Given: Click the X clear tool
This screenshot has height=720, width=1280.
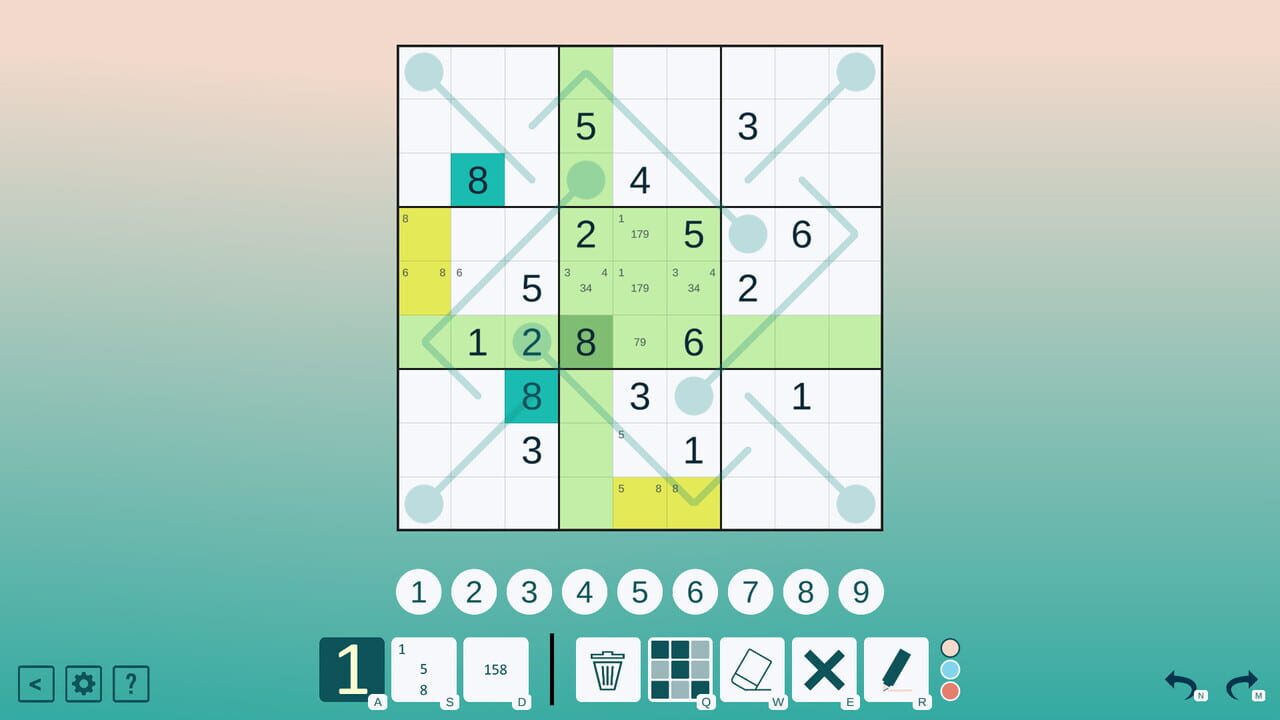Looking at the screenshot, I should 824,669.
